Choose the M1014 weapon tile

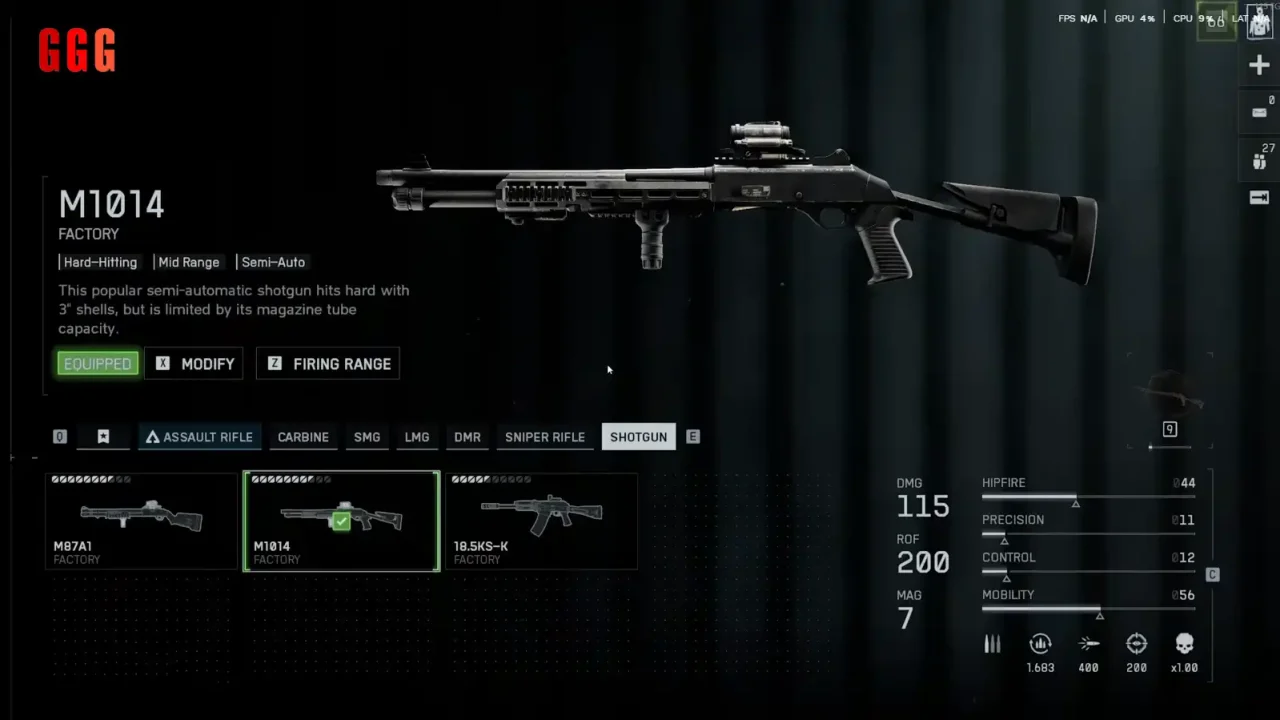341,521
